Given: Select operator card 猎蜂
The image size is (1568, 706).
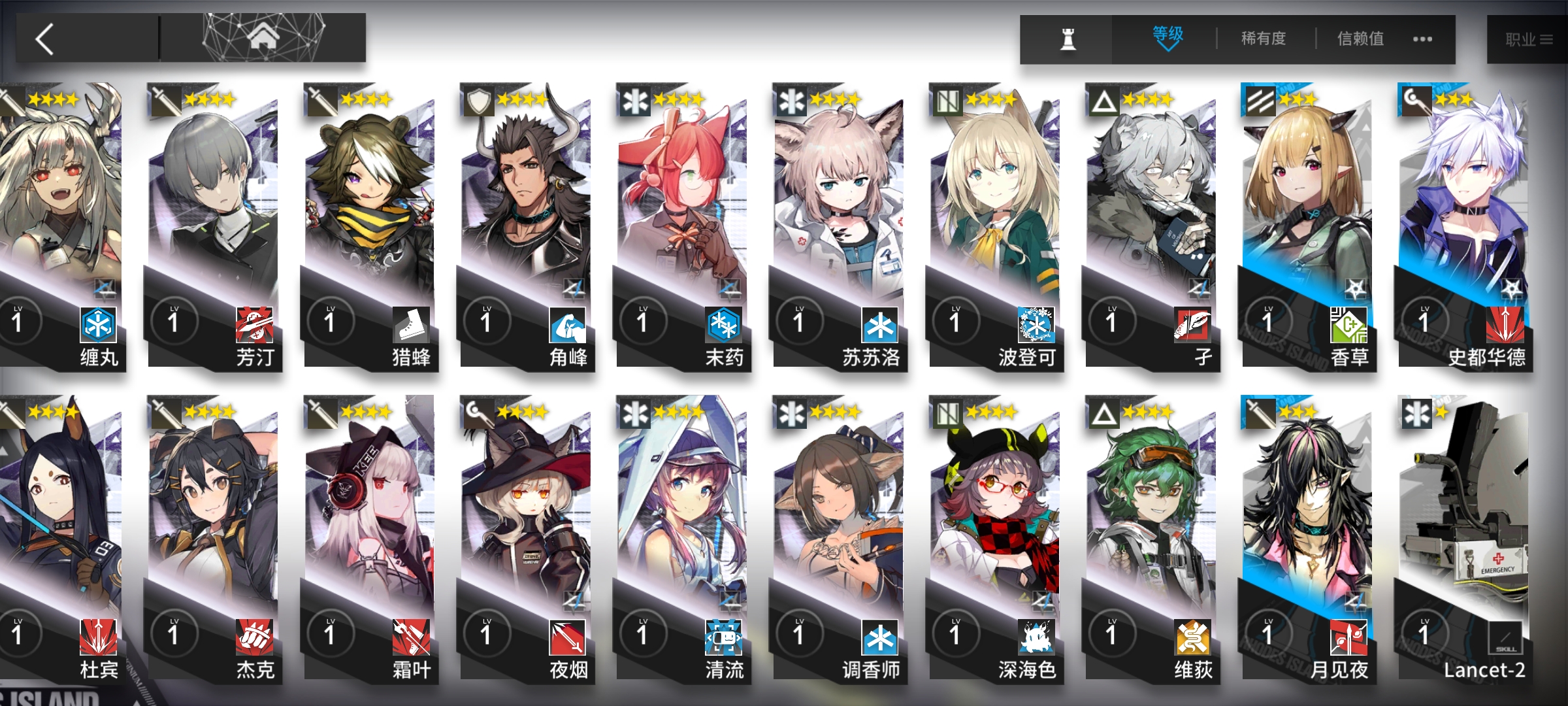Looking at the screenshot, I should (370, 222).
